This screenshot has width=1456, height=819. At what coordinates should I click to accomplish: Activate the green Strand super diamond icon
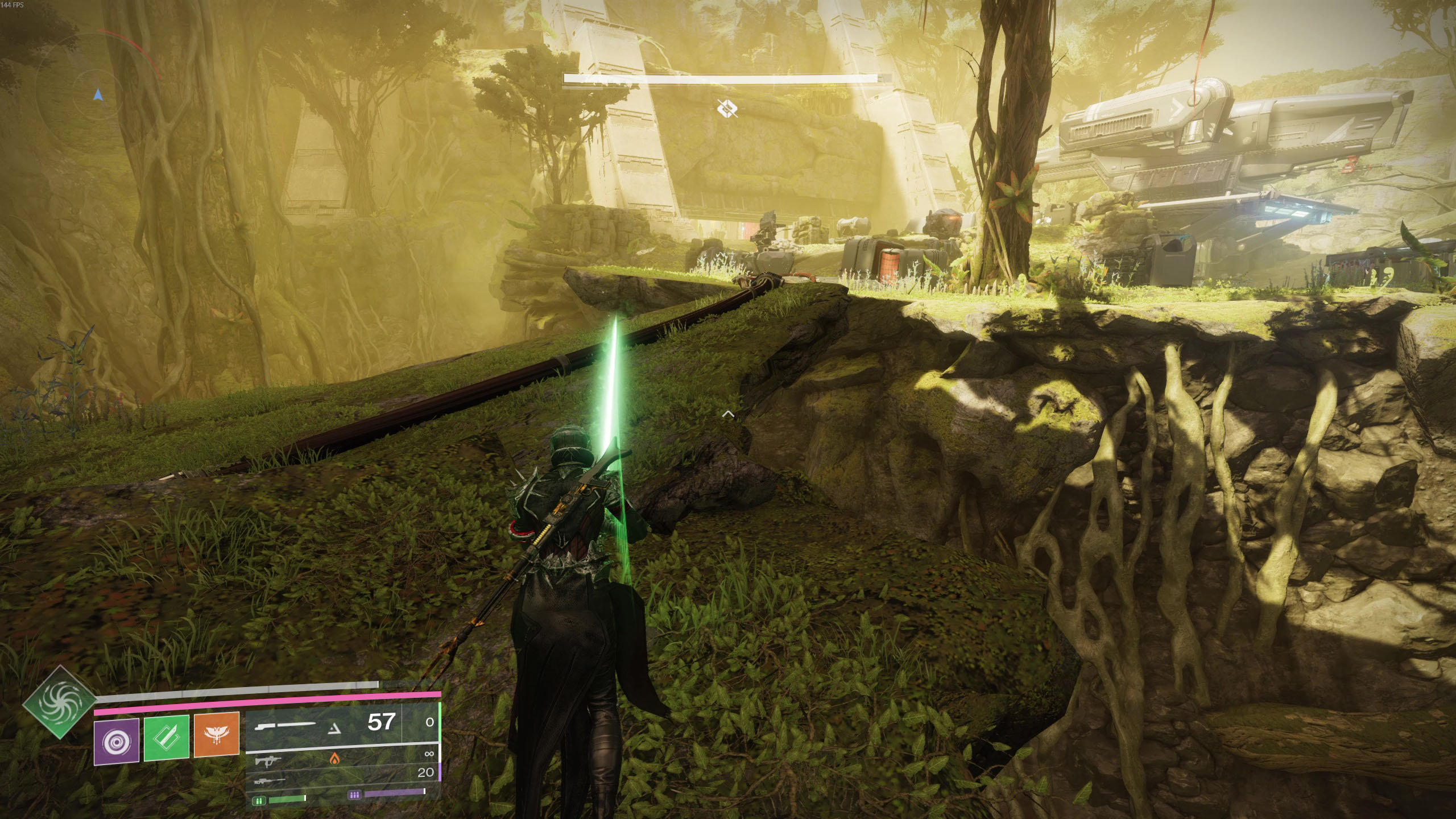click(60, 702)
